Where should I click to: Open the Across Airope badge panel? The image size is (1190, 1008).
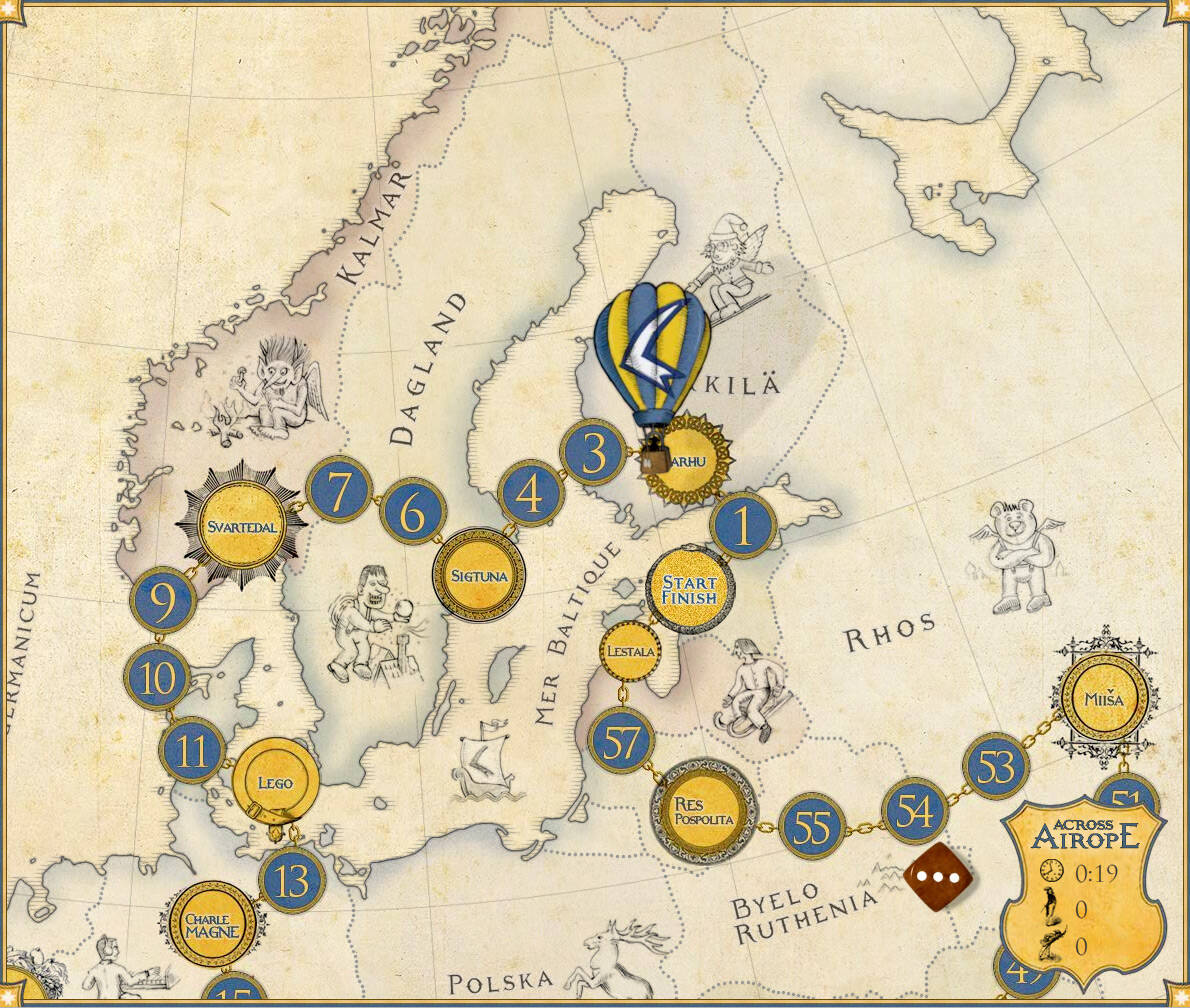pyautogui.click(x=1084, y=886)
